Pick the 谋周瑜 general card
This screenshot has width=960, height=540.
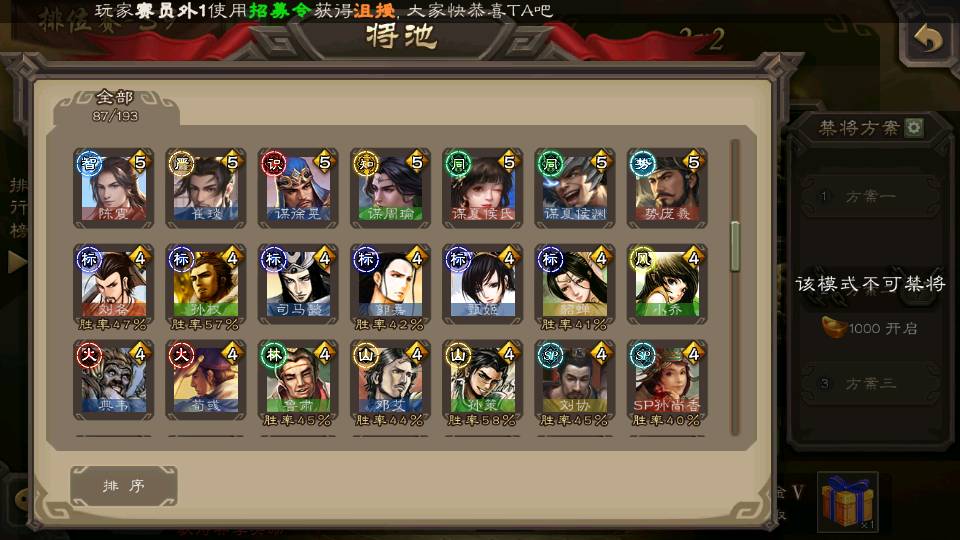[391, 188]
